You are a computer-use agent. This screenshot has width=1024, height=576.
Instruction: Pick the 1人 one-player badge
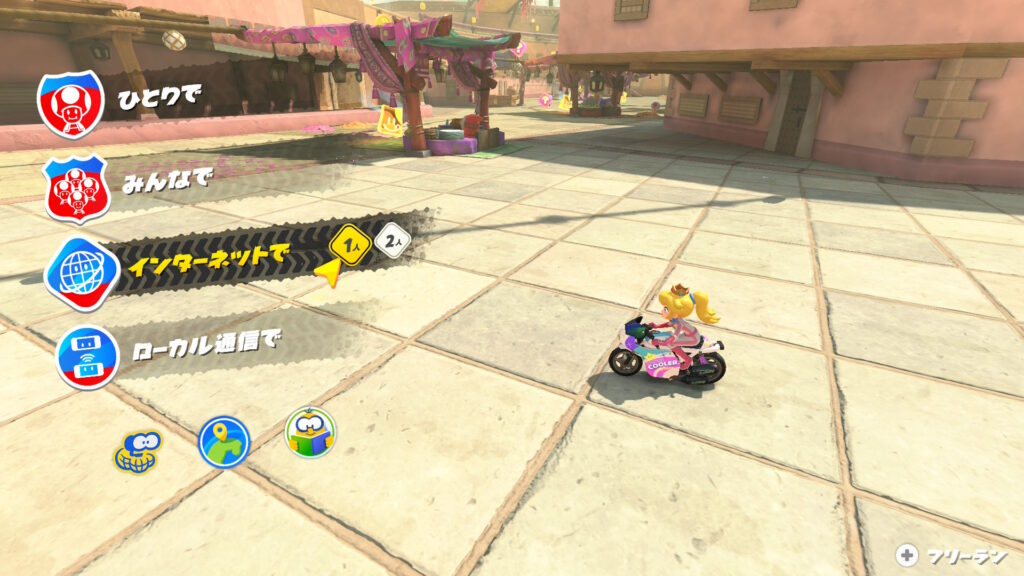[350, 244]
